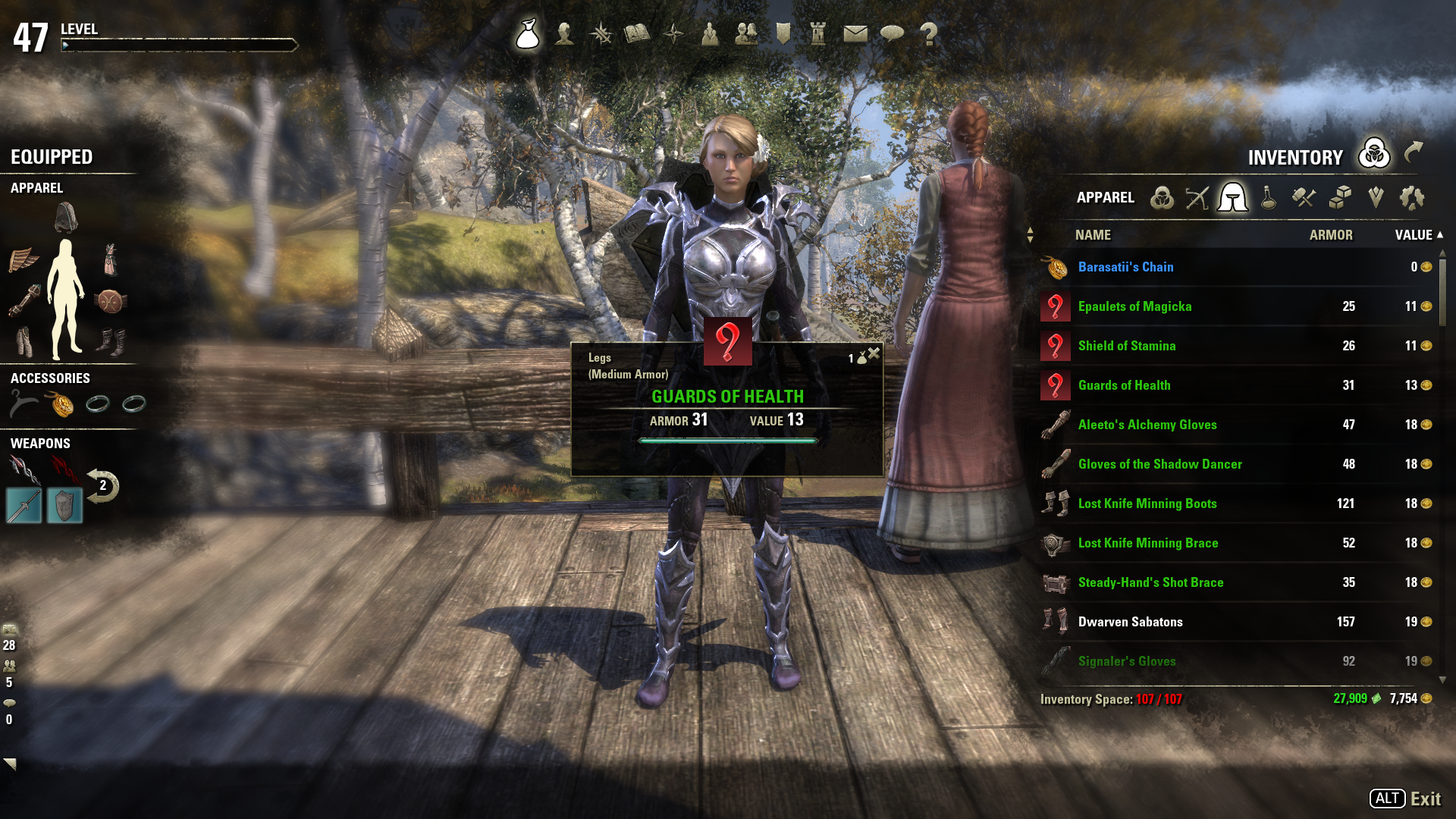Sort inventory by Name column
Viewport: 1456px width, 819px height.
(x=1093, y=235)
